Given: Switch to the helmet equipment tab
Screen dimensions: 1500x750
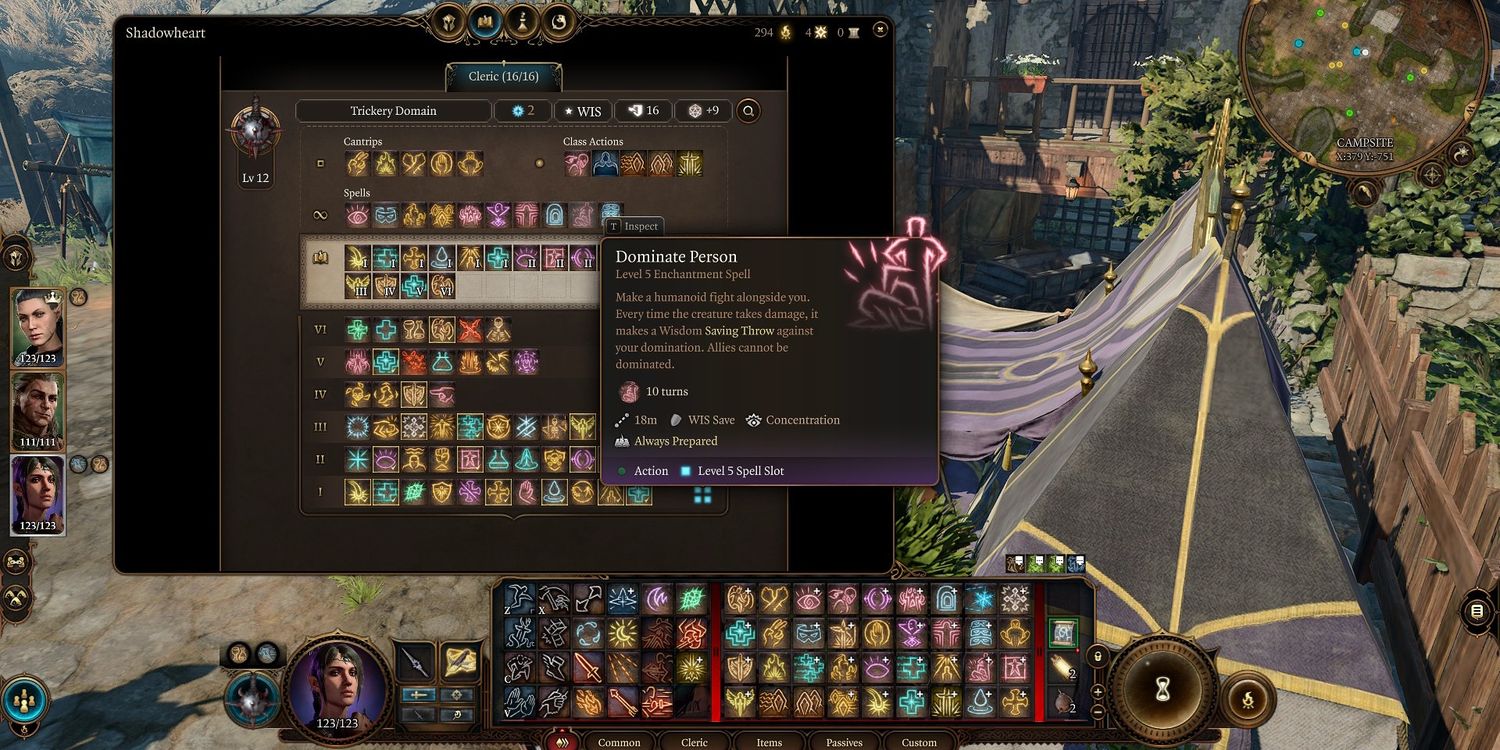Looking at the screenshot, I should (449, 21).
